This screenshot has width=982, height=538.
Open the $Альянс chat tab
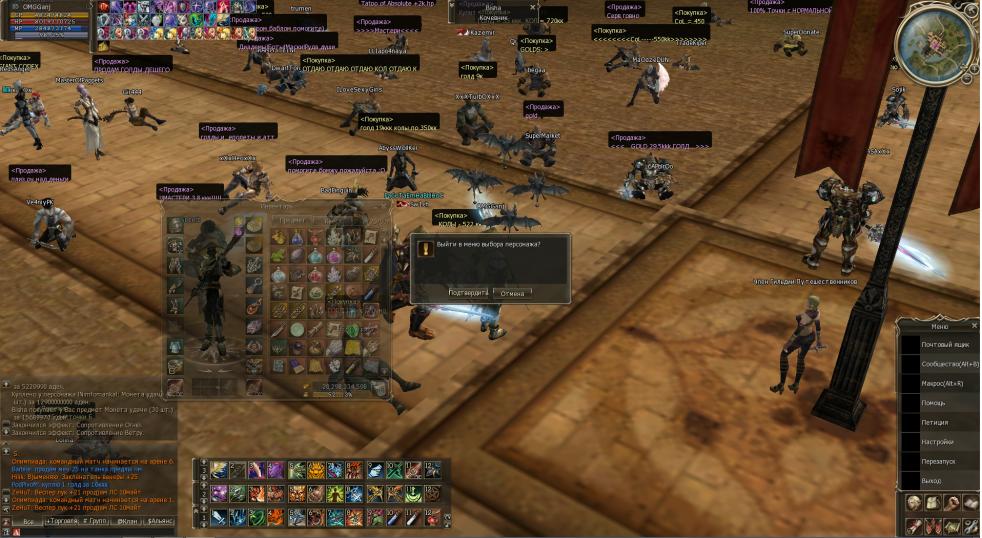pyautogui.click(x=160, y=521)
